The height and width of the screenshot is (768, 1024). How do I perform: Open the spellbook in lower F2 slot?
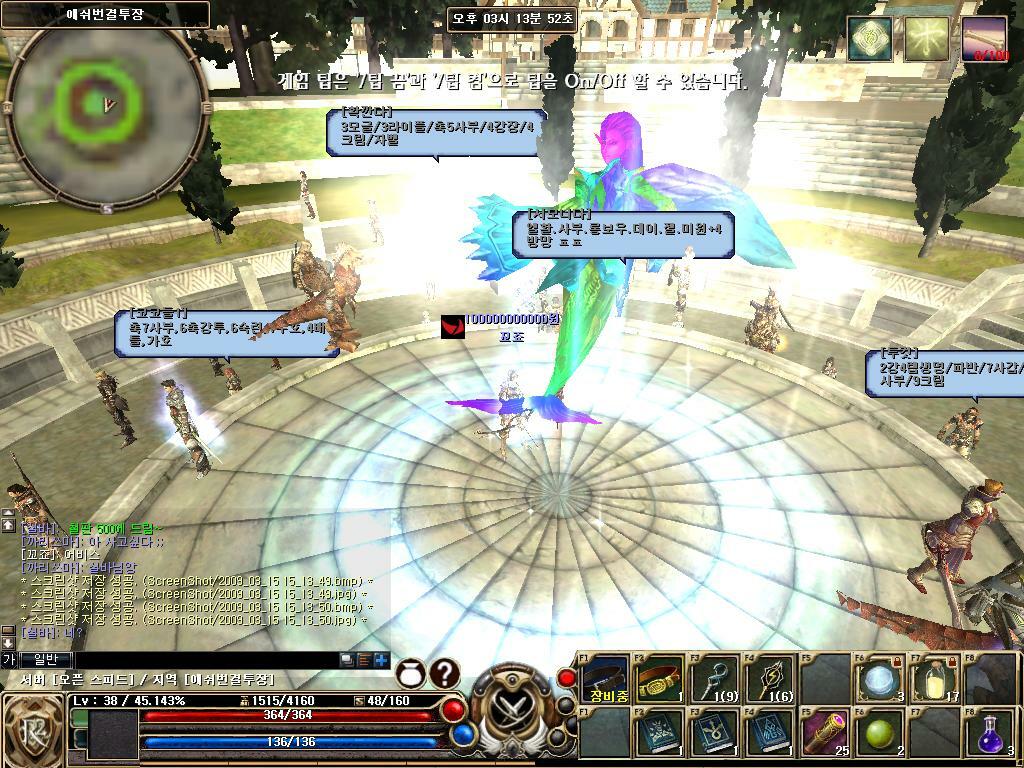click(x=661, y=734)
